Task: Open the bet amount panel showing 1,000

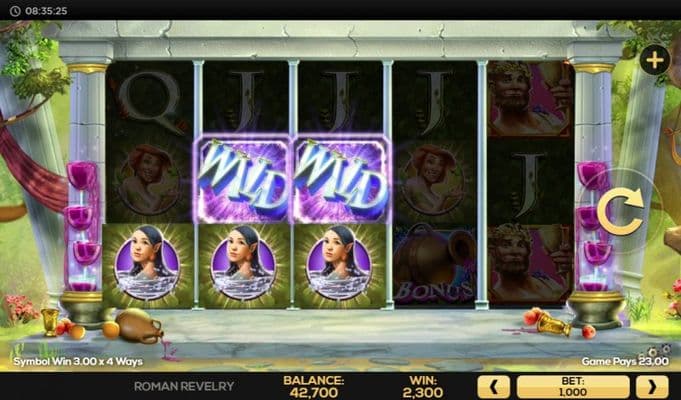Action: [x=572, y=386]
